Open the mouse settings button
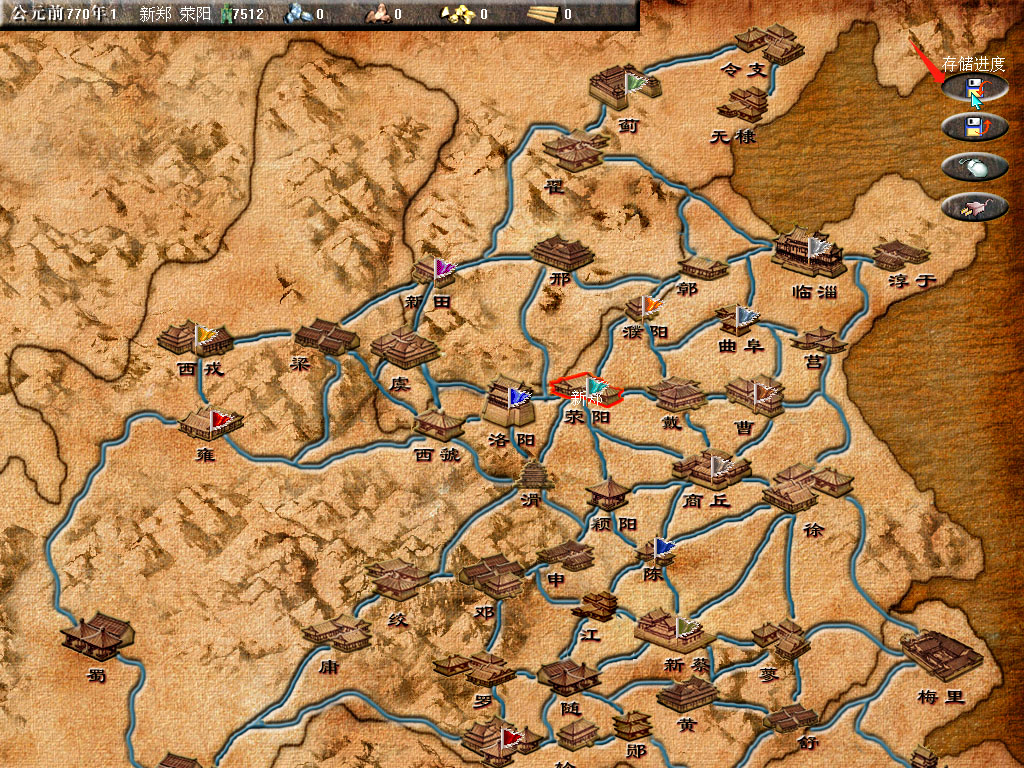 pos(974,167)
